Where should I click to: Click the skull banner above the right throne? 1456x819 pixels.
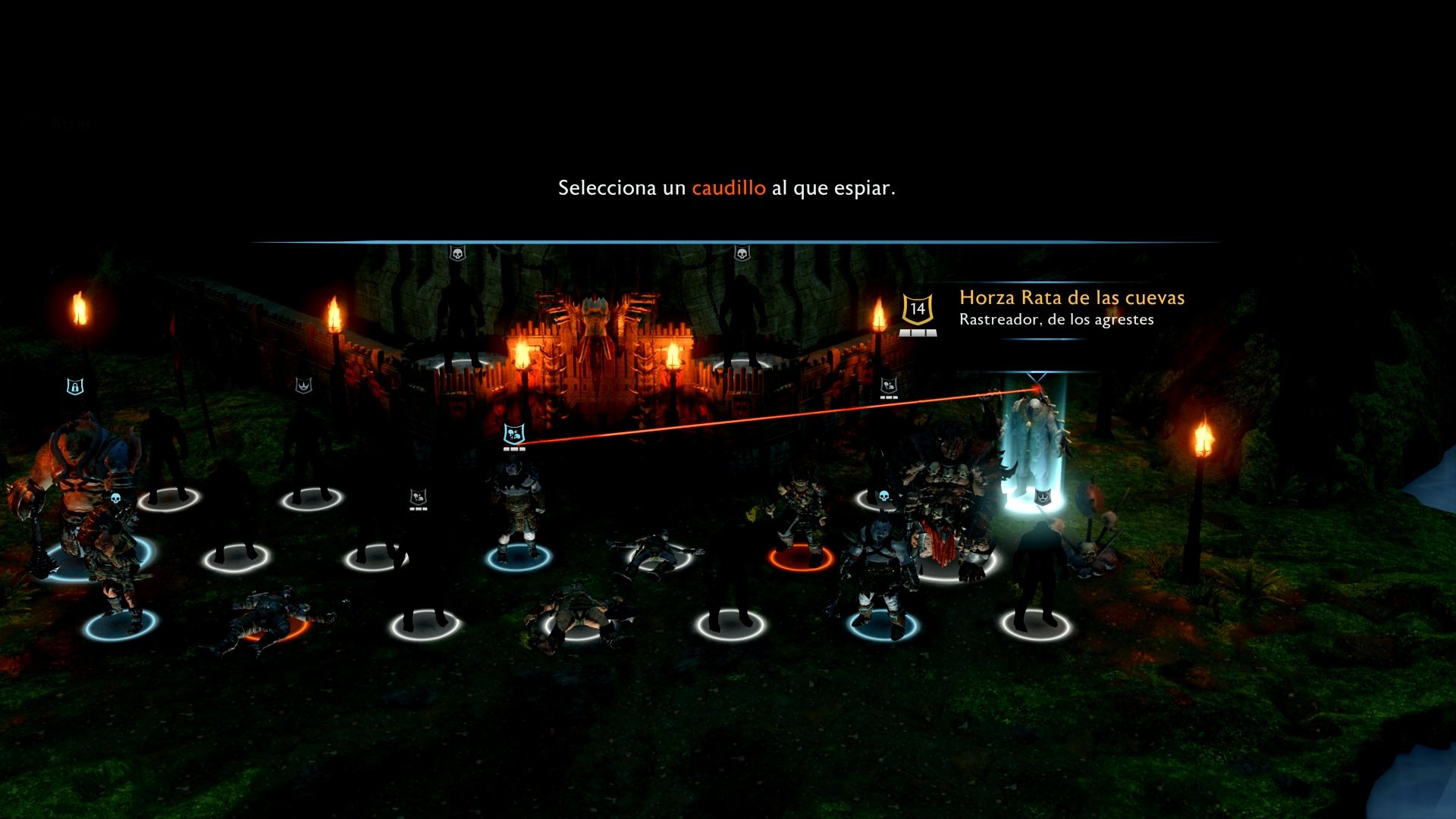pos(742,253)
